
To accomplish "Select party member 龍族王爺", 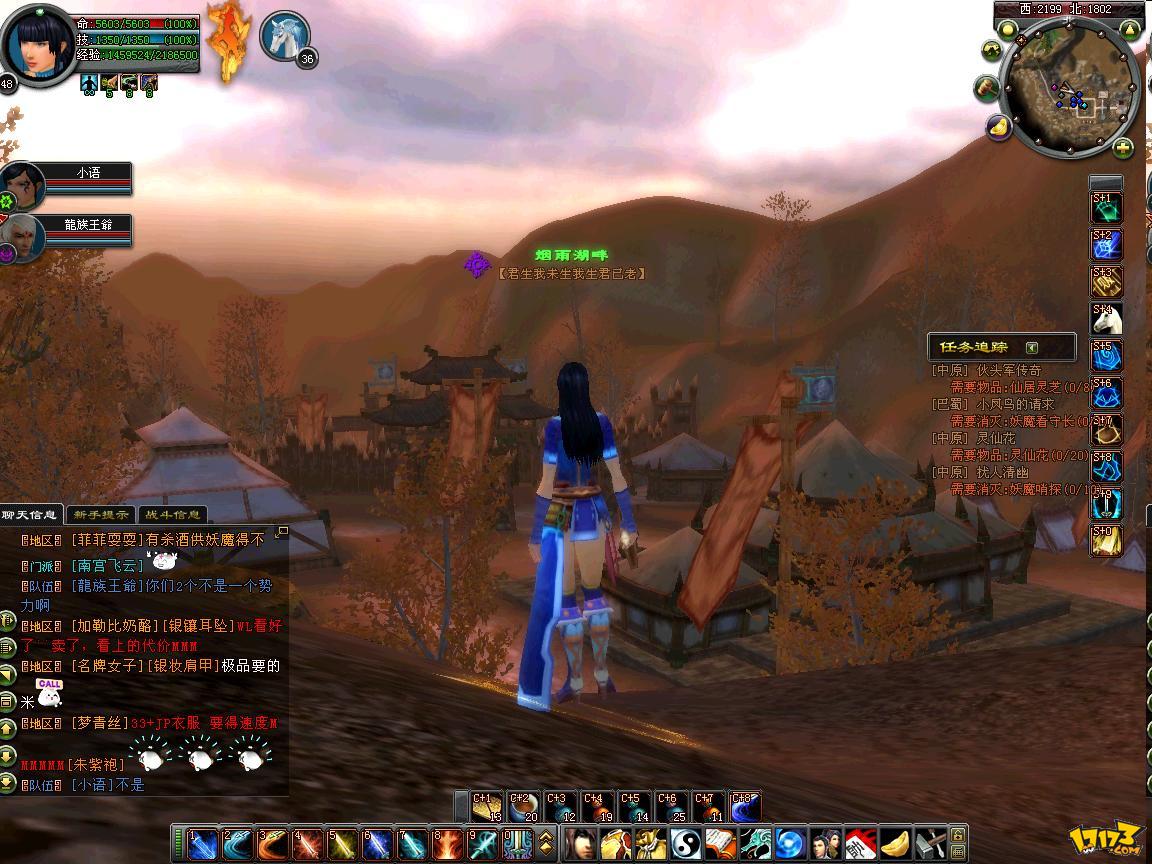I will click(x=90, y=225).
